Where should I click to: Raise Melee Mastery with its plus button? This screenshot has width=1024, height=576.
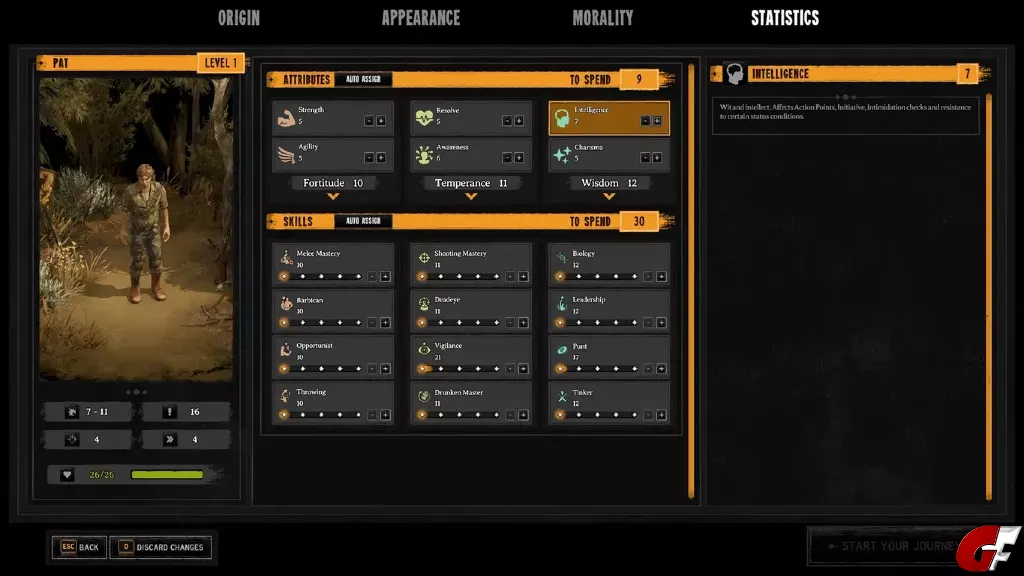(384, 276)
